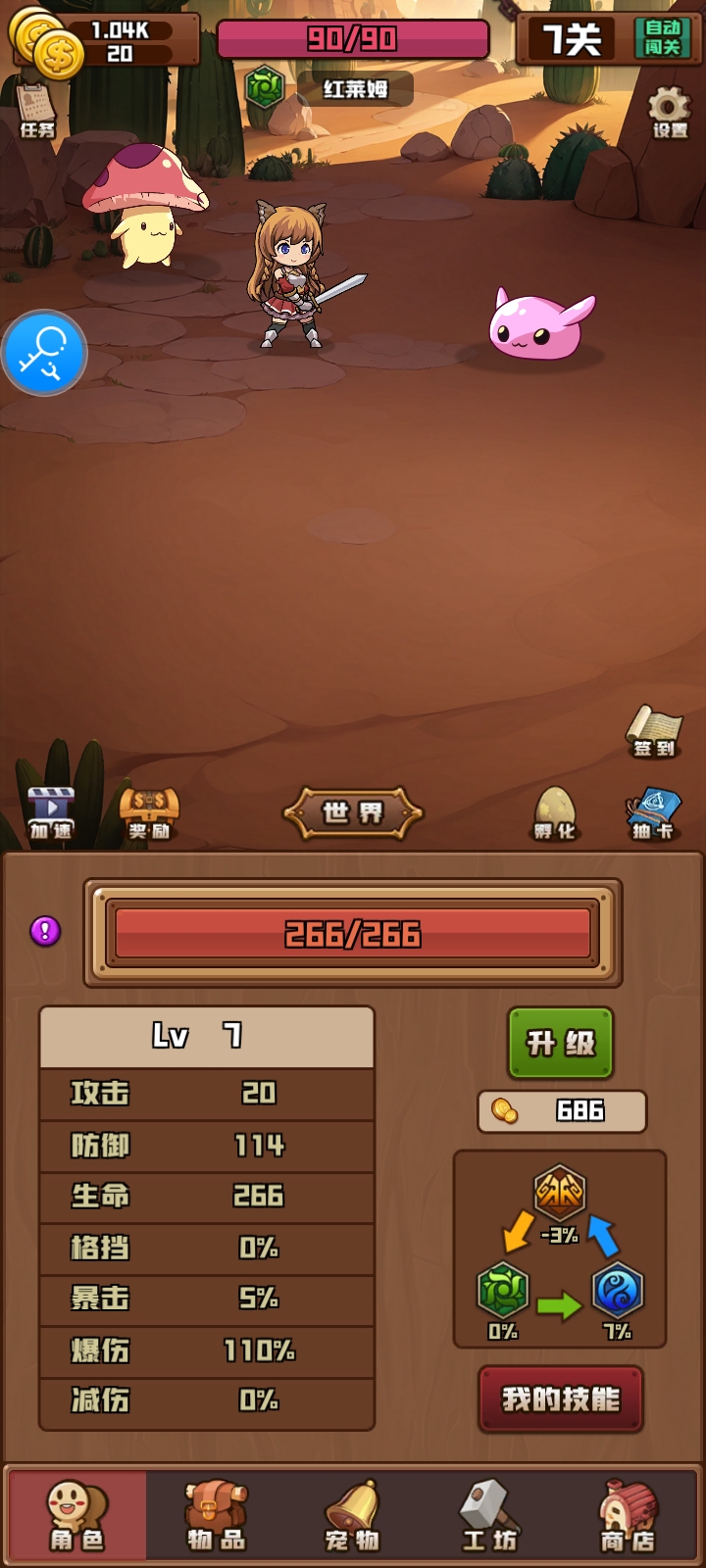Image resolution: width=706 pixels, height=1568 pixels.
Task: Open the 奖励 reward chest
Action: click(x=149, y=813)
